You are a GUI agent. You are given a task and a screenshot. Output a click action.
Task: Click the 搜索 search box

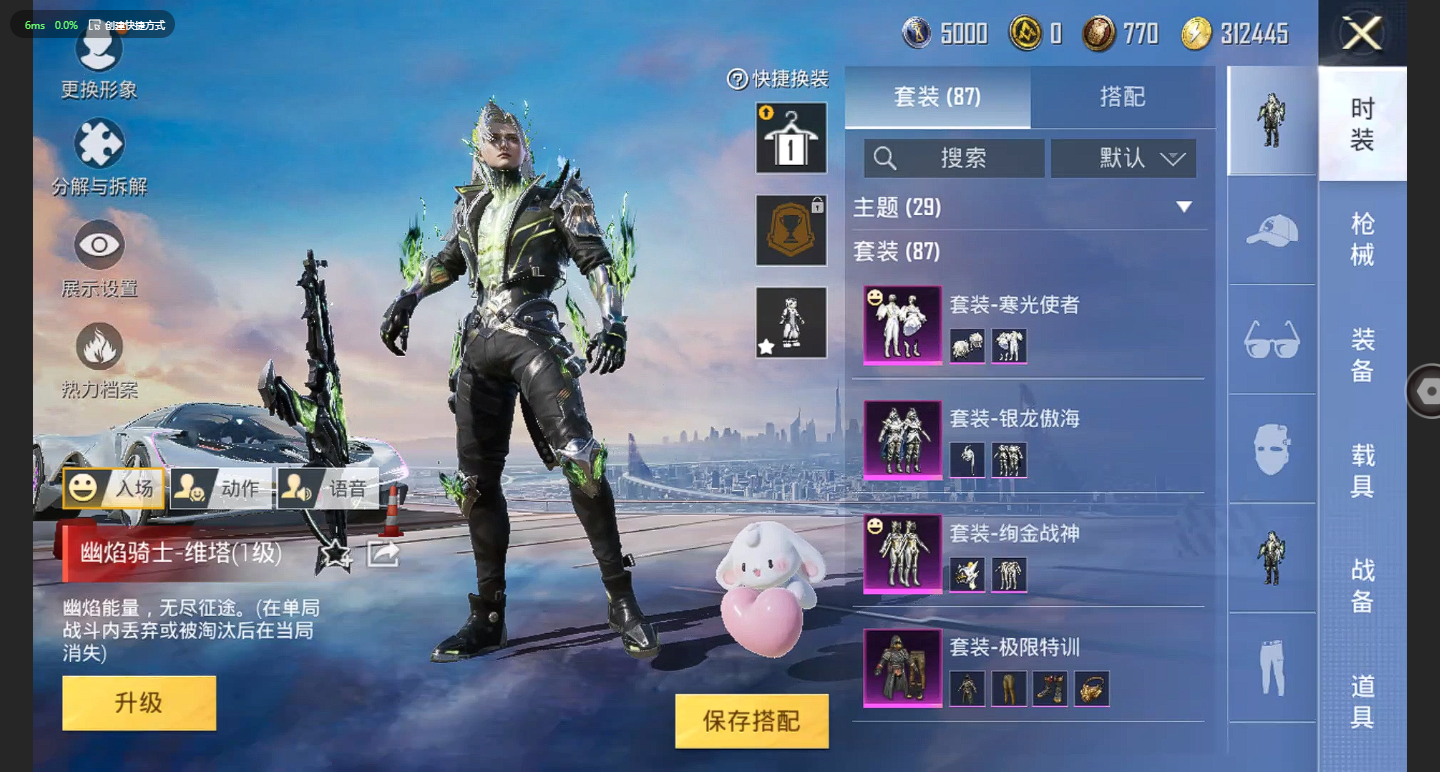tap(954, 158)
